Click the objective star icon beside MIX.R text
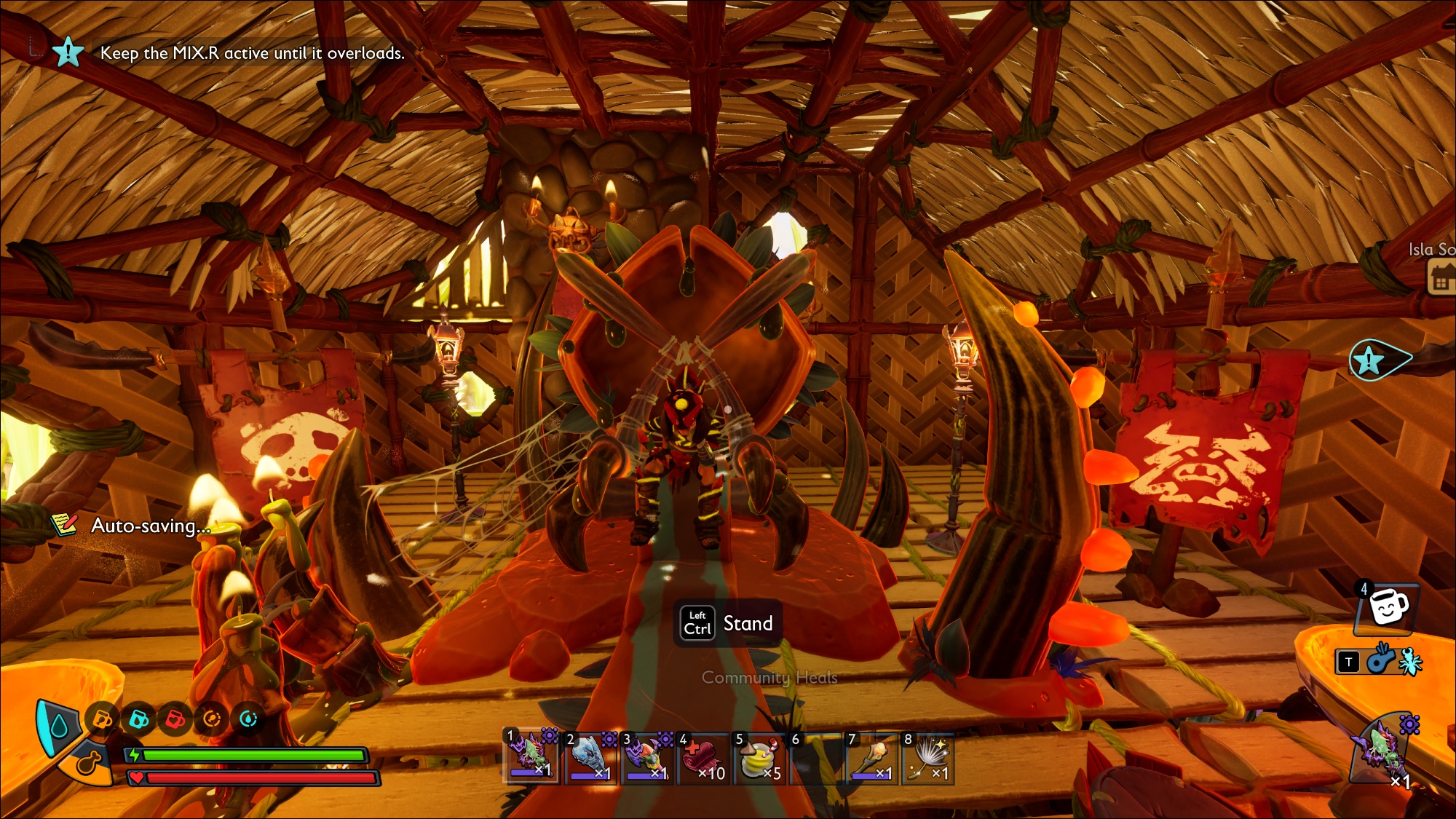This screenshot has height=819, width=1456. point(68,52)
